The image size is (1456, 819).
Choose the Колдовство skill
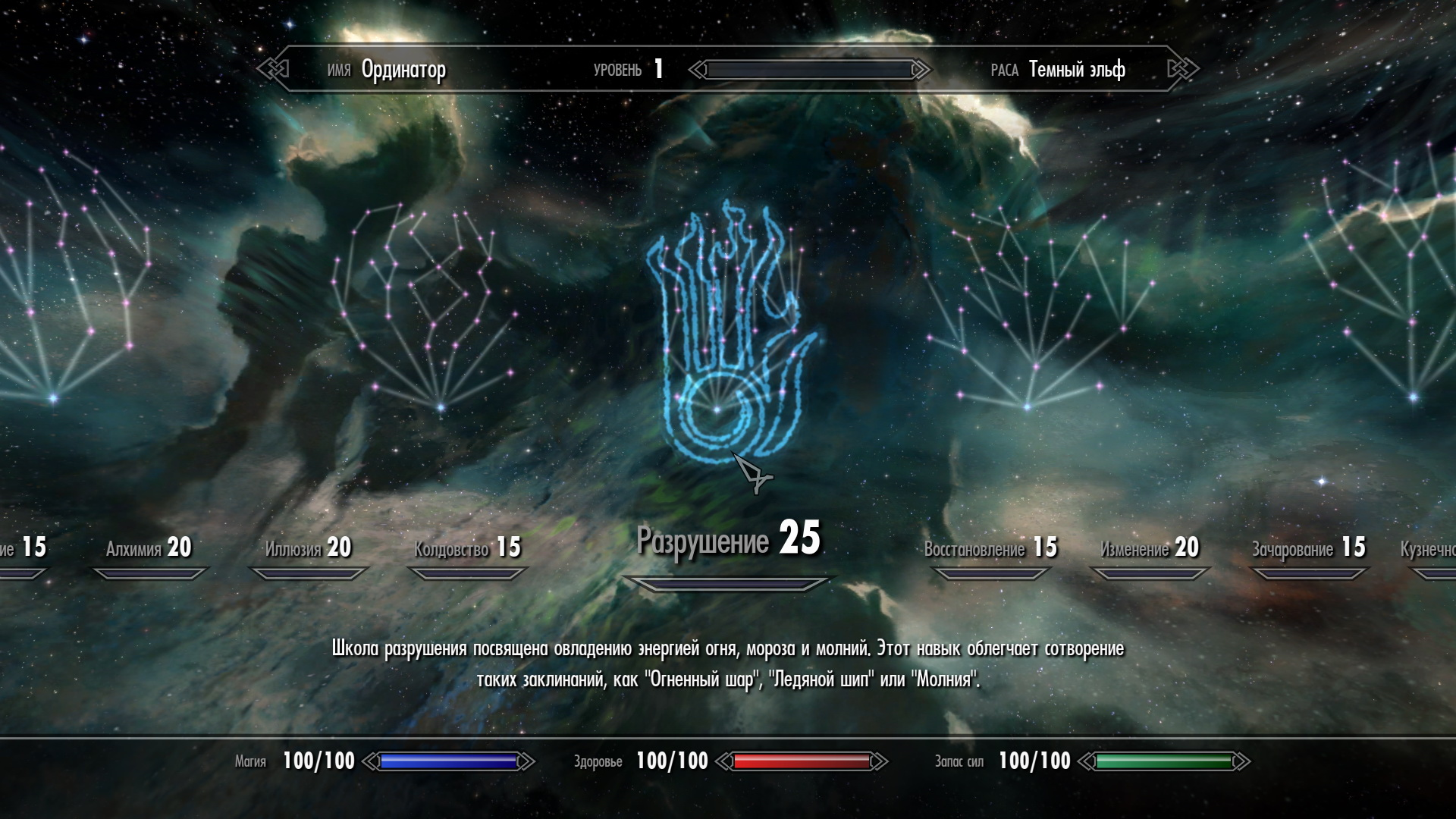coord(467,548)
